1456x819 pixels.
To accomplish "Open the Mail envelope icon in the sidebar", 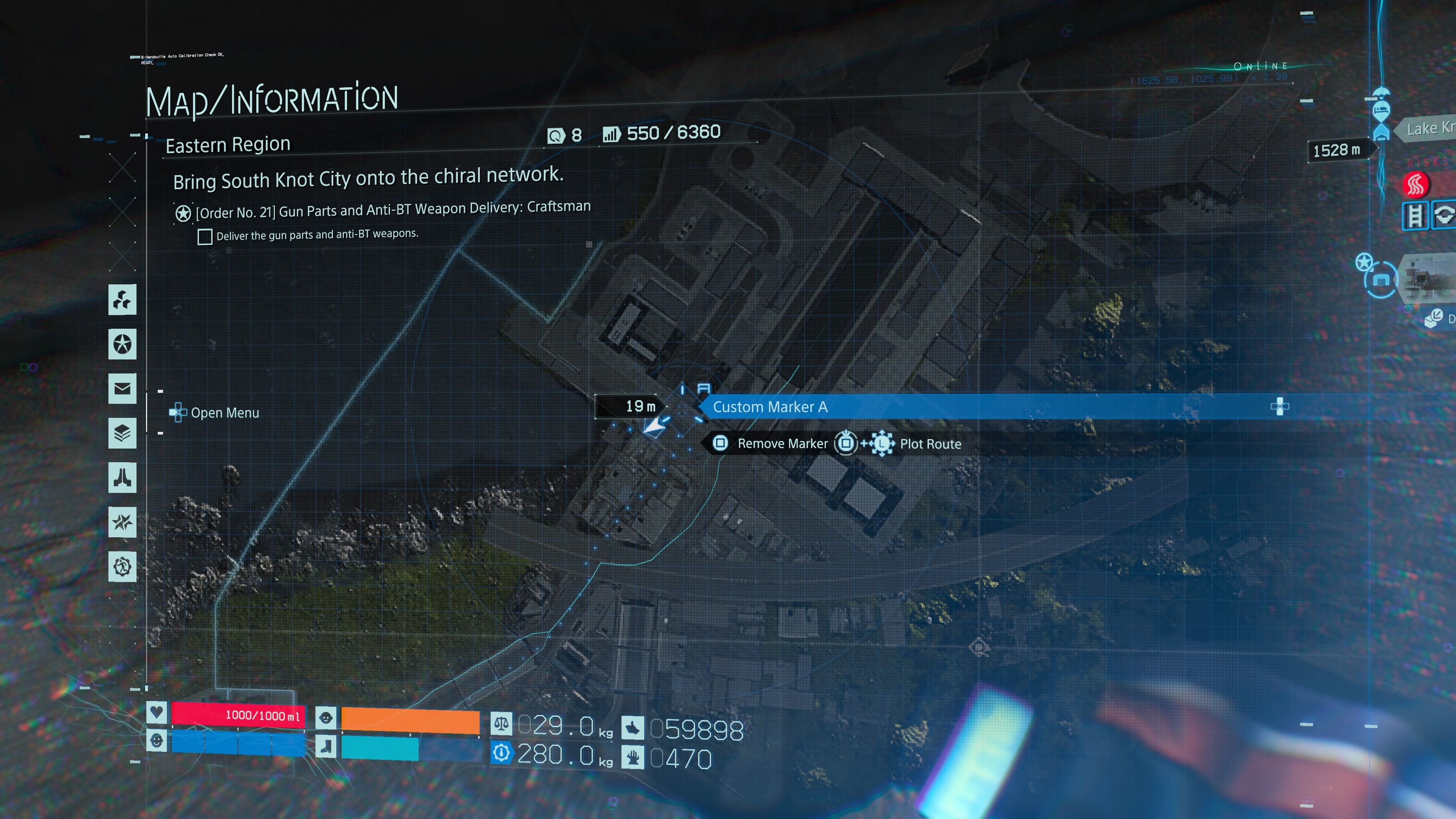I will tap(122, 388).
